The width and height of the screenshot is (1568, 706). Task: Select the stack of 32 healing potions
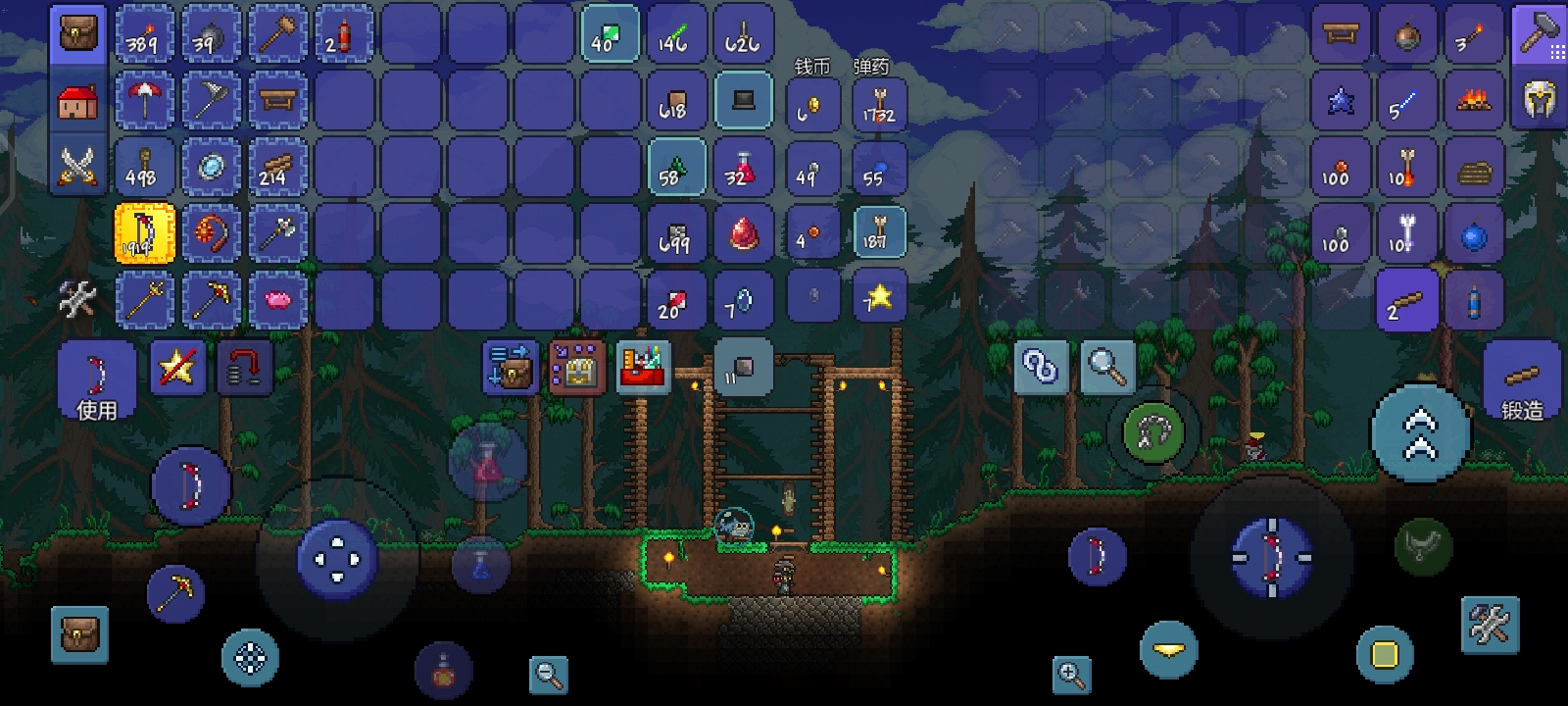click(743, 167)
